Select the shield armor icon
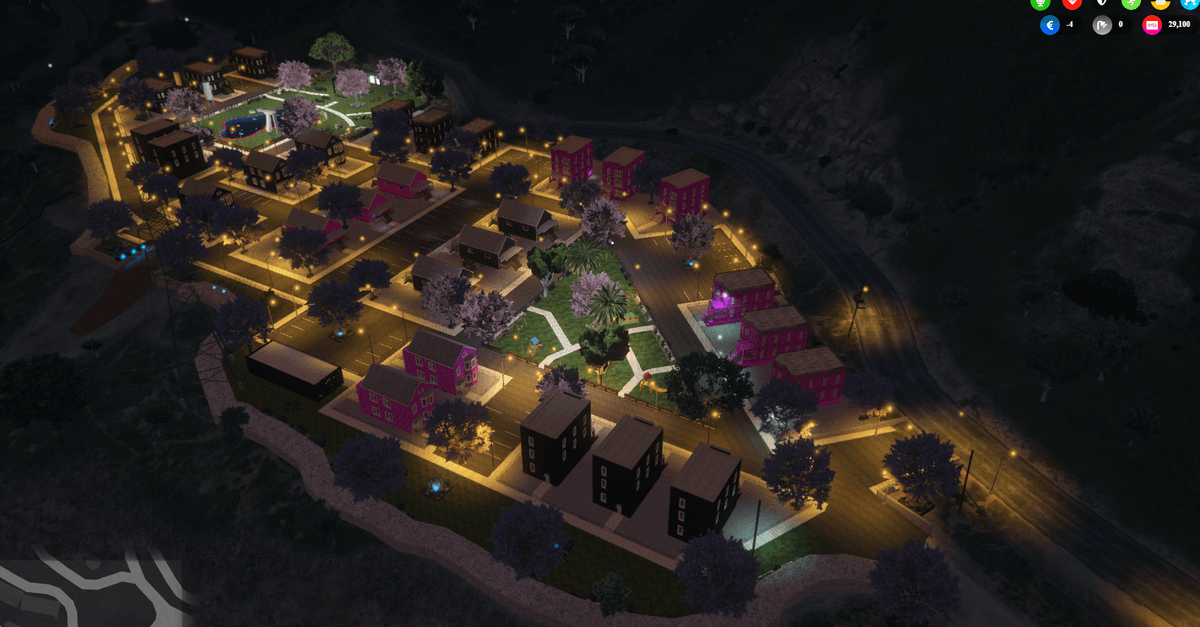This screenshot has width=1200, height=627. [1101, 3]
